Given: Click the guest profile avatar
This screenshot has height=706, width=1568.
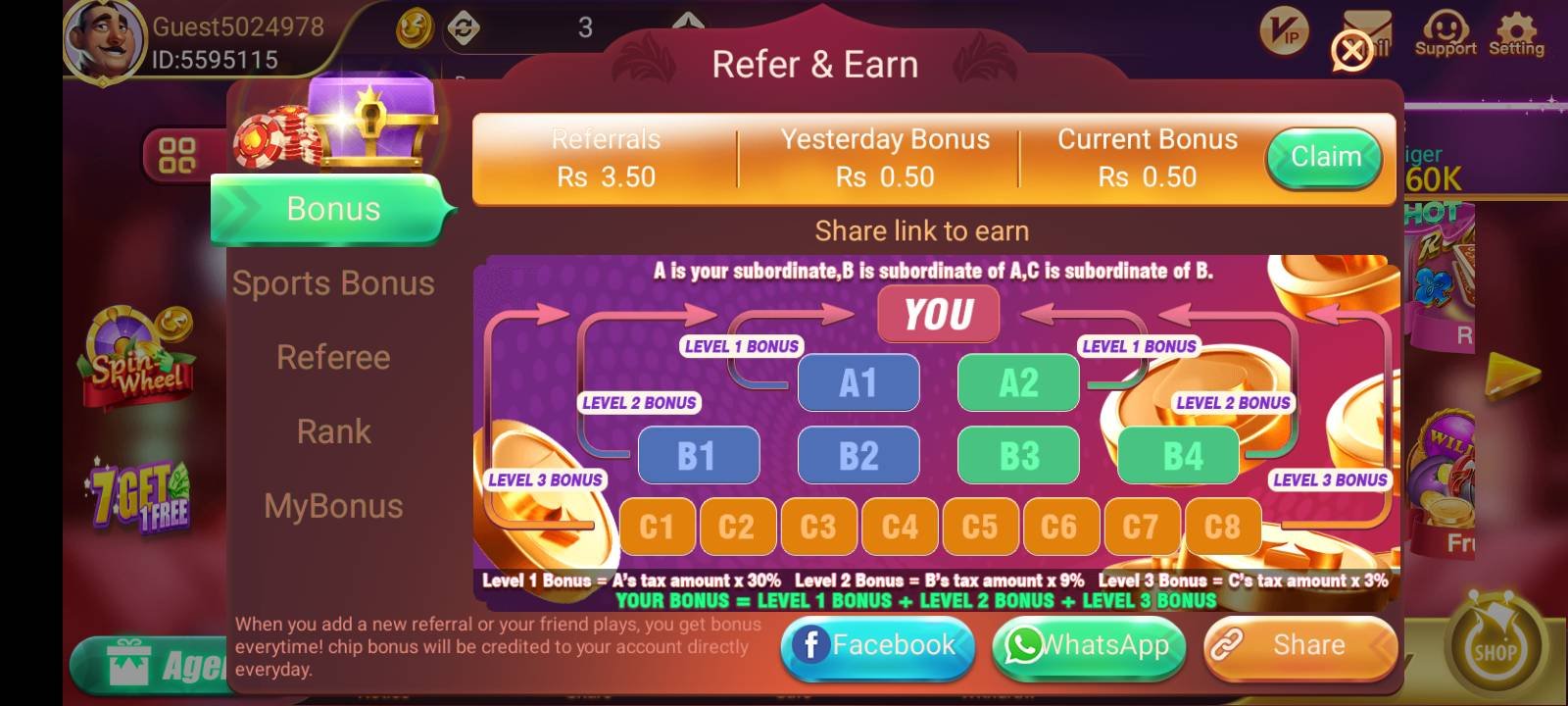Looking at the screenshot, I should coord(105,39).
